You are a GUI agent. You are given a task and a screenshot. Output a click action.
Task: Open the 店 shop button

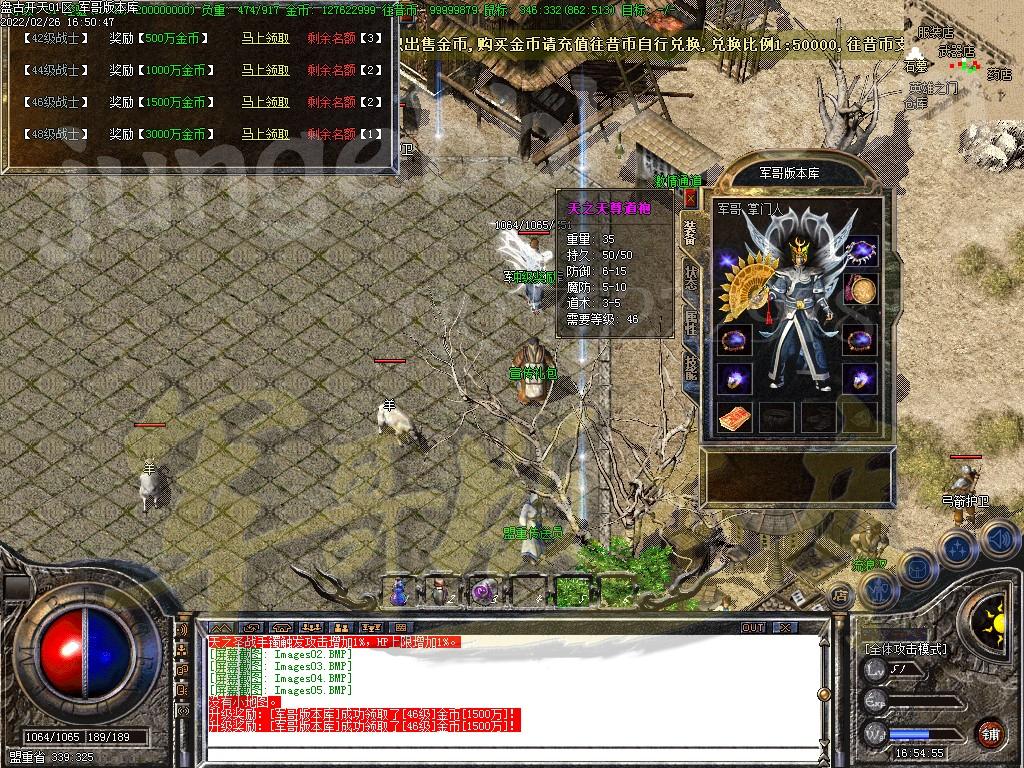click(840, 596)
